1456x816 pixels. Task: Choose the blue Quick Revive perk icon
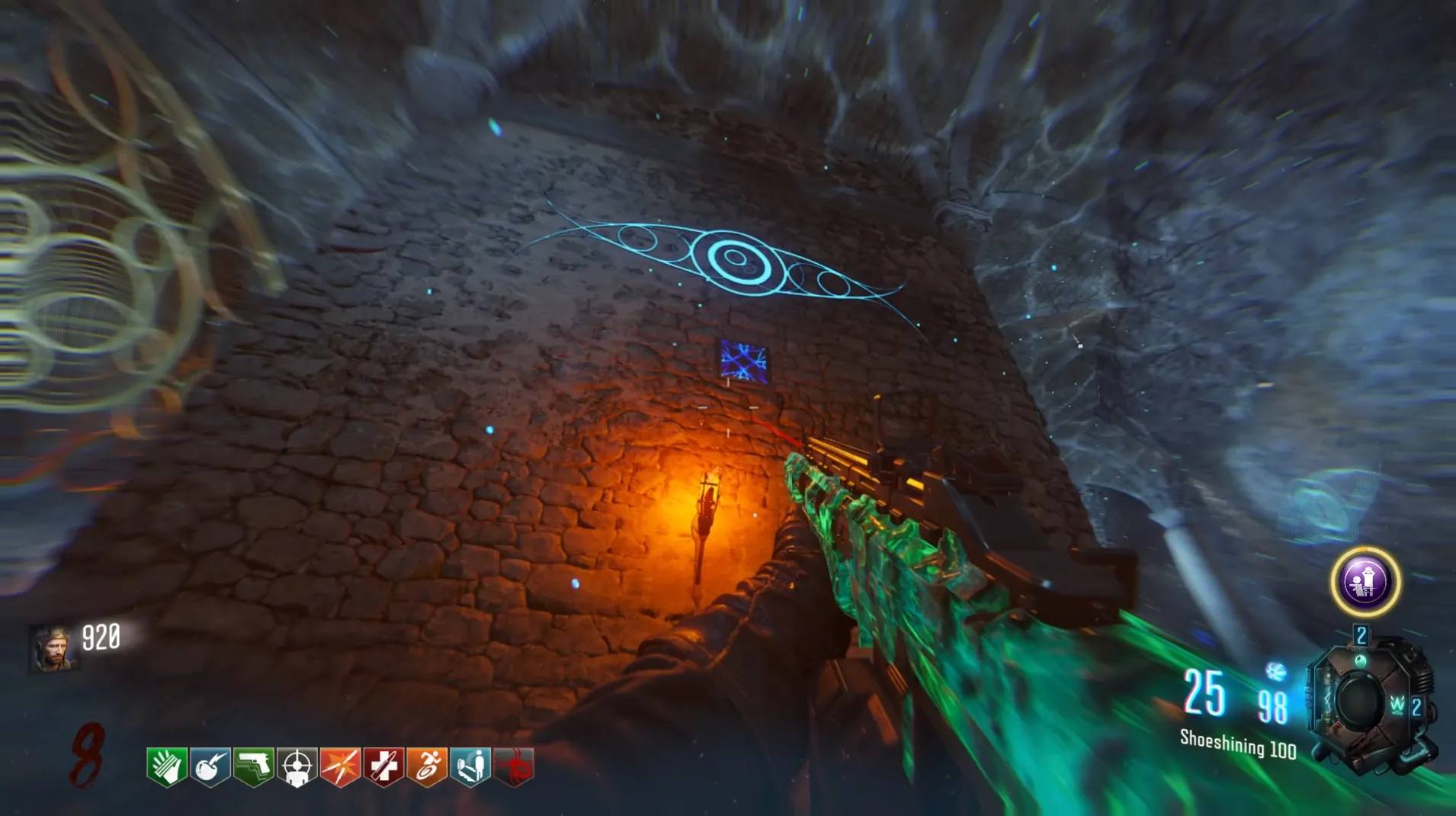[x=471, y=766]
